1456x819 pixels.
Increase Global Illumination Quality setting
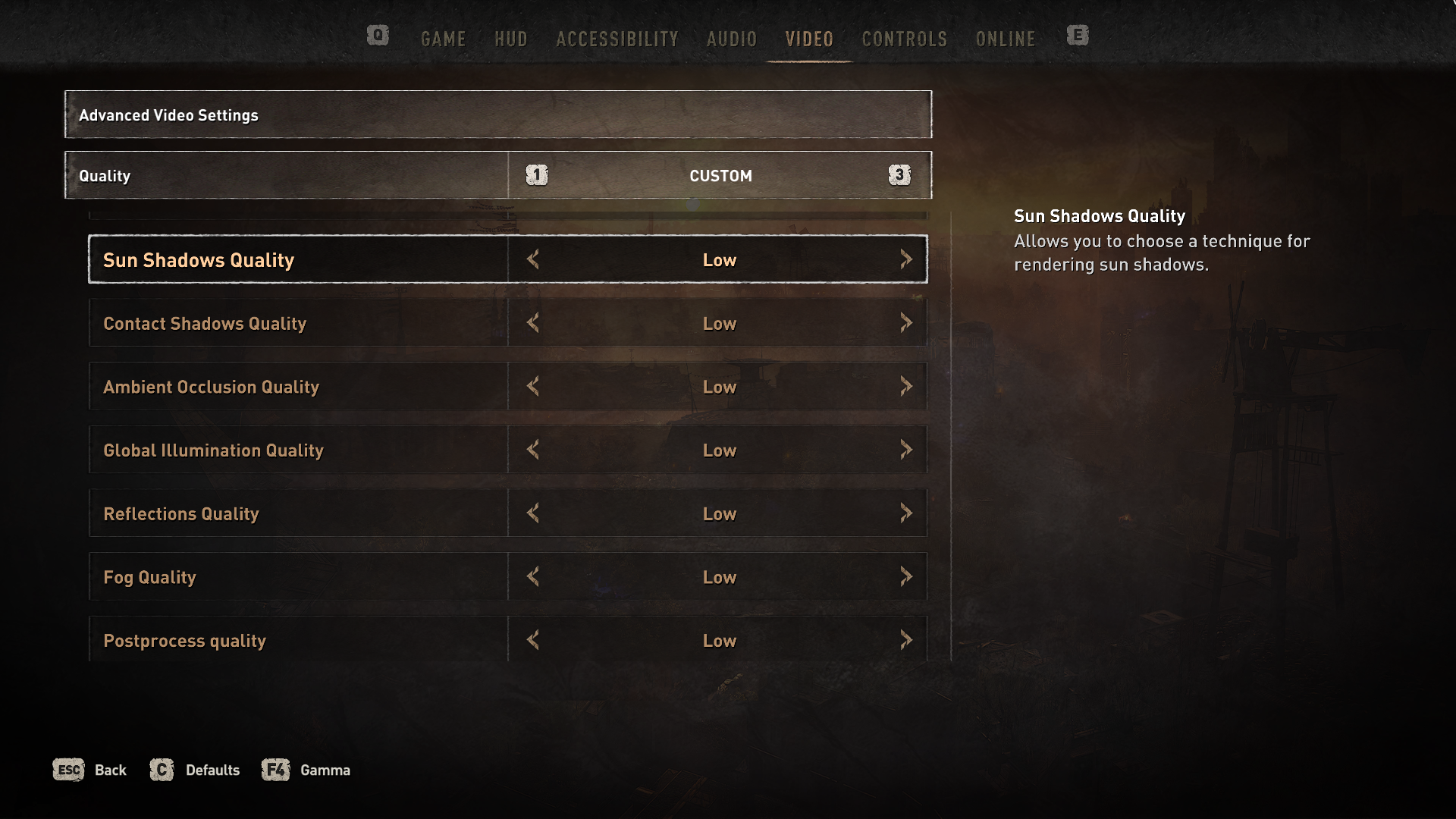(905, 450)
